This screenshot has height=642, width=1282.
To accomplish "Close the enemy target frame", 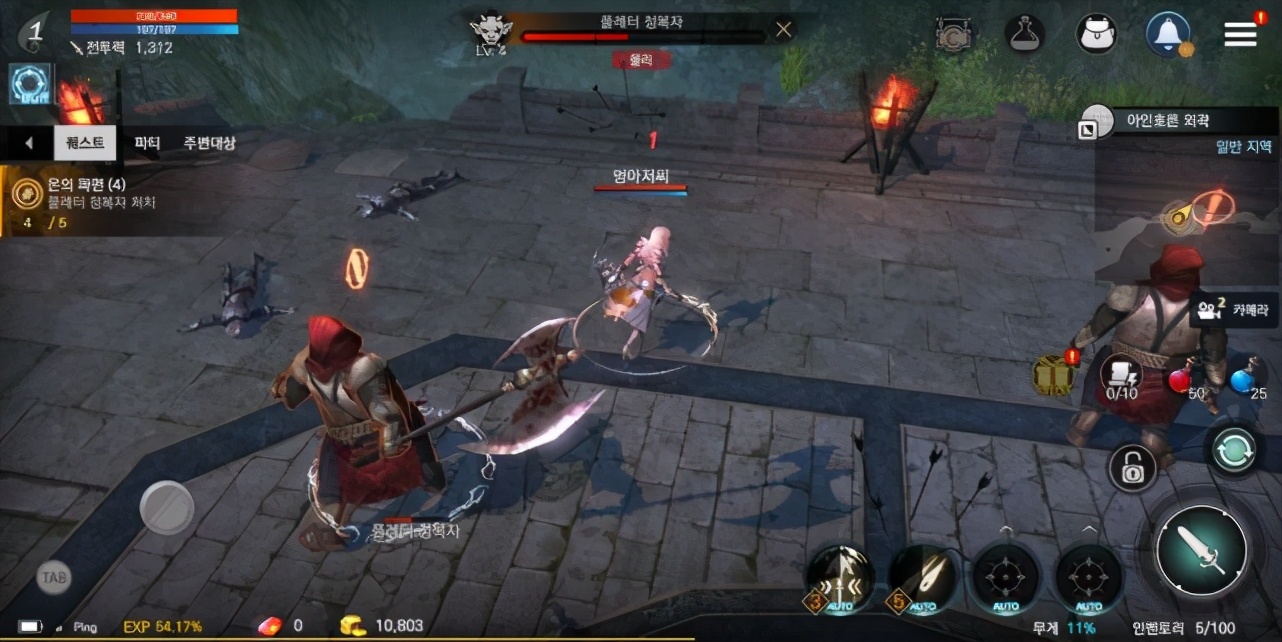I will click(783, 30).
